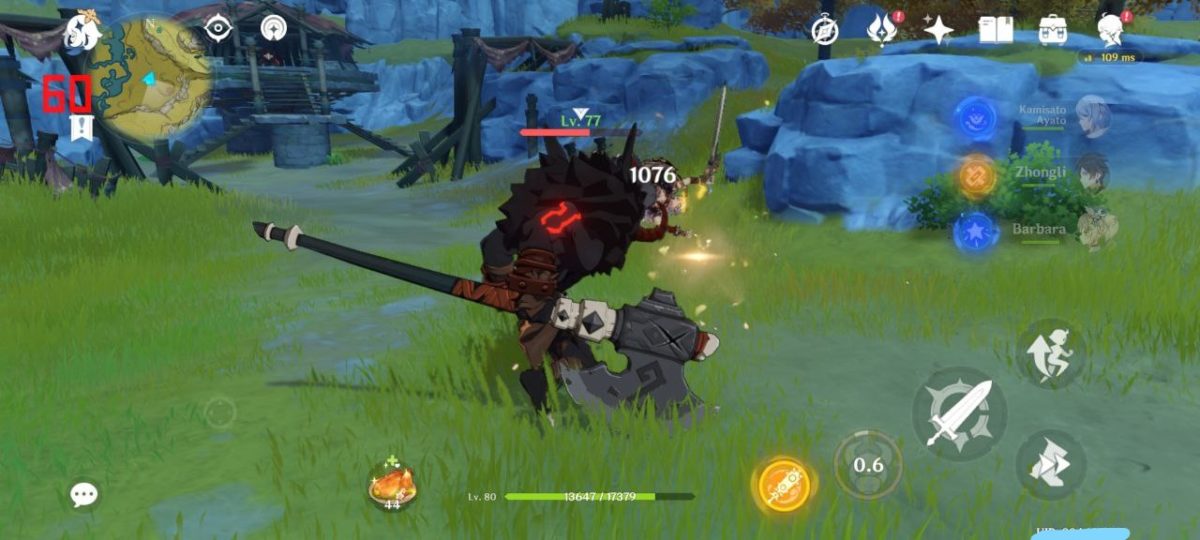
Task: Open the adventurer handbook book icon
Action: 995,30
